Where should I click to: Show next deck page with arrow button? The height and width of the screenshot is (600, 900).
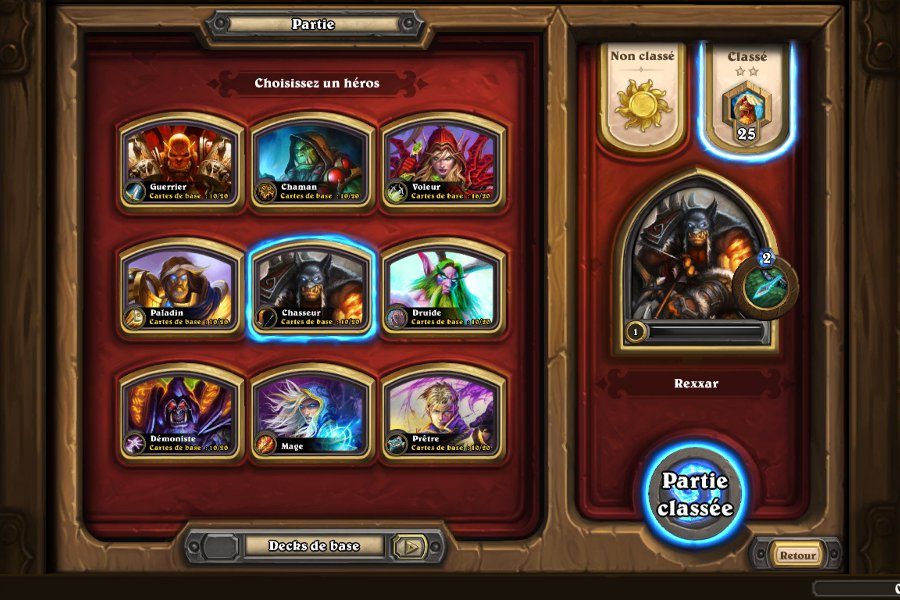click(x=409, y=546)
